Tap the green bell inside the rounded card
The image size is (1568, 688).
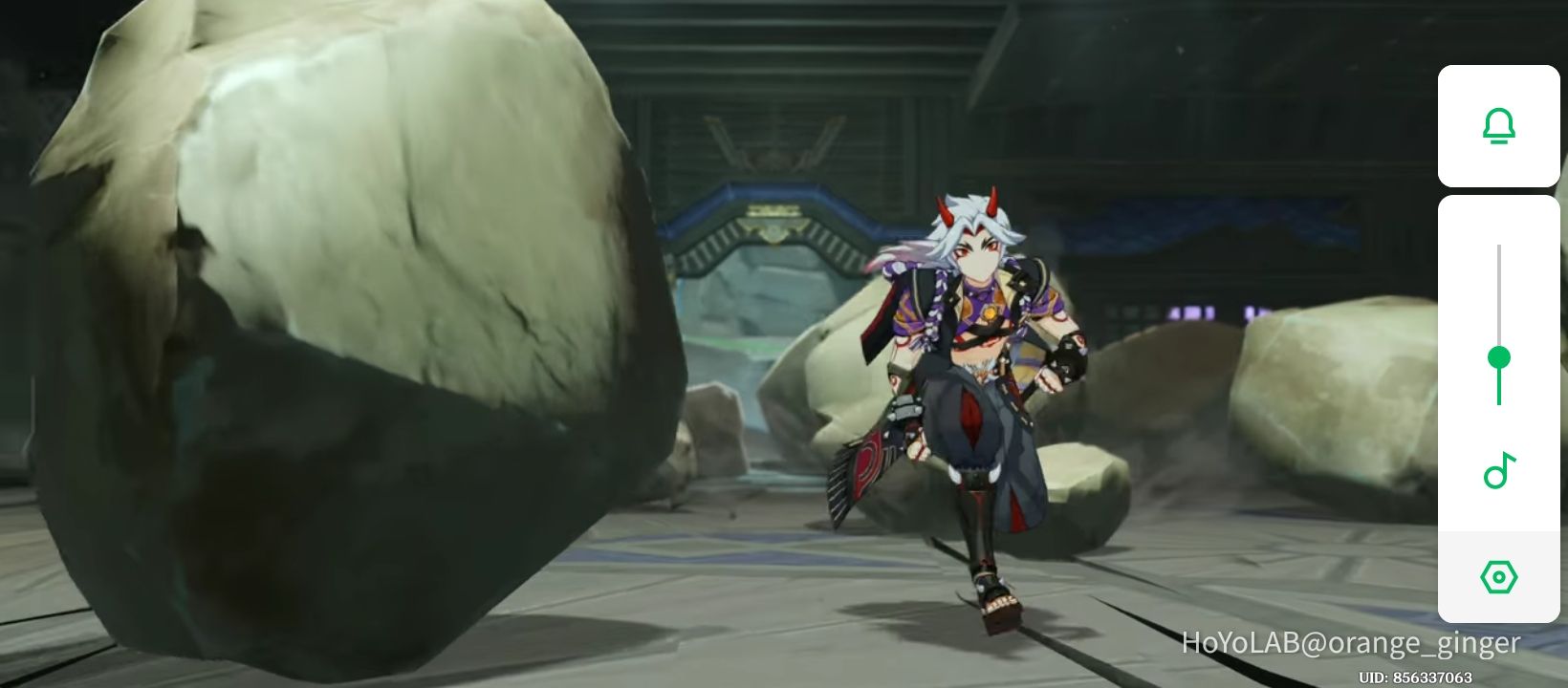pos(1499,125)
